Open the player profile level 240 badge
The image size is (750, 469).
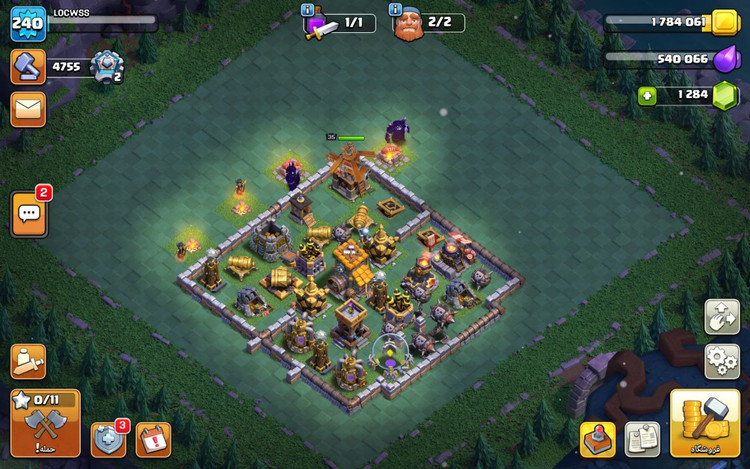(28, 24)
